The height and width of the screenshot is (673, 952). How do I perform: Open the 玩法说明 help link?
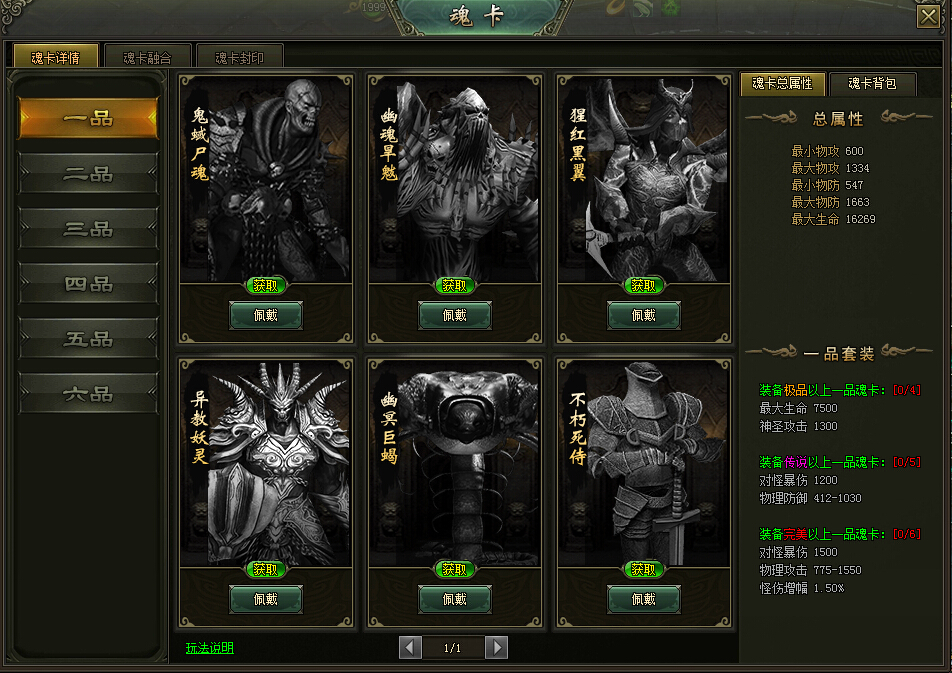[210, 648]
